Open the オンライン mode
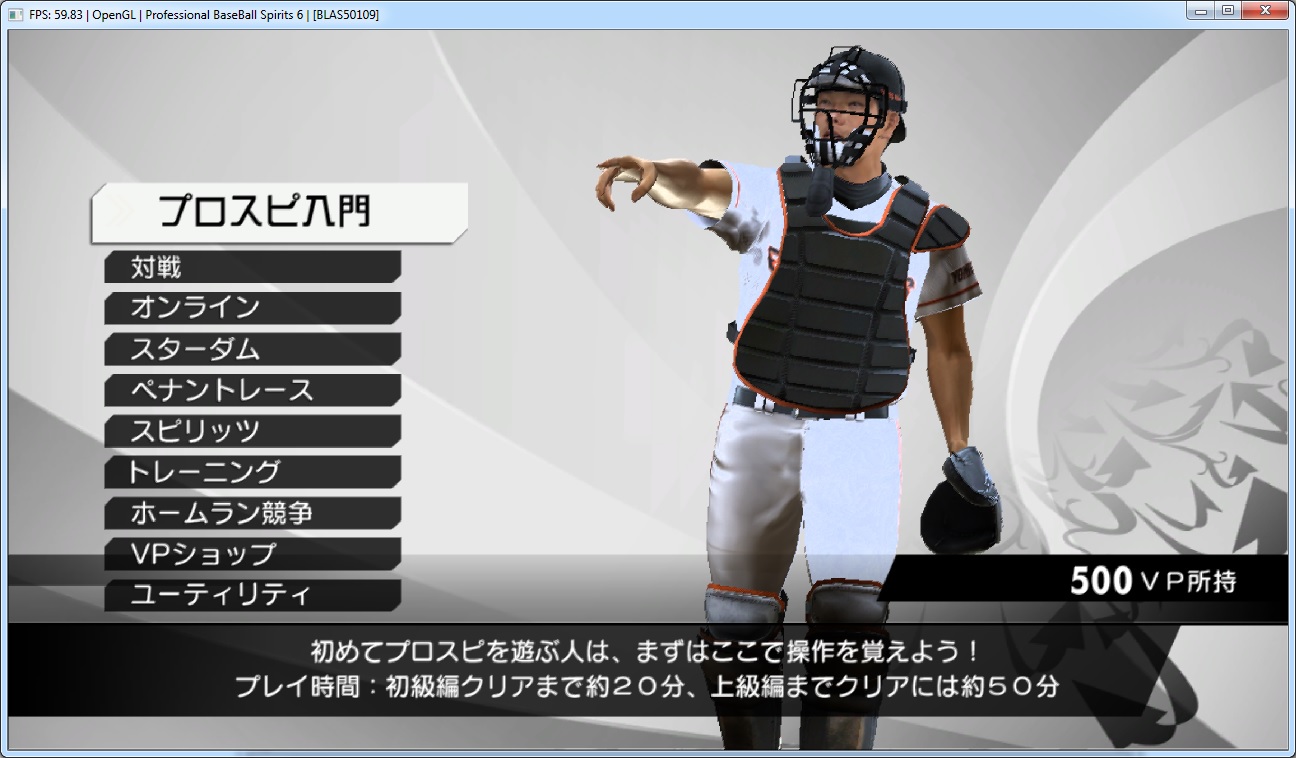Image resolution: width=1296 pixels, height=758 pixels. (x=252, y=308)
